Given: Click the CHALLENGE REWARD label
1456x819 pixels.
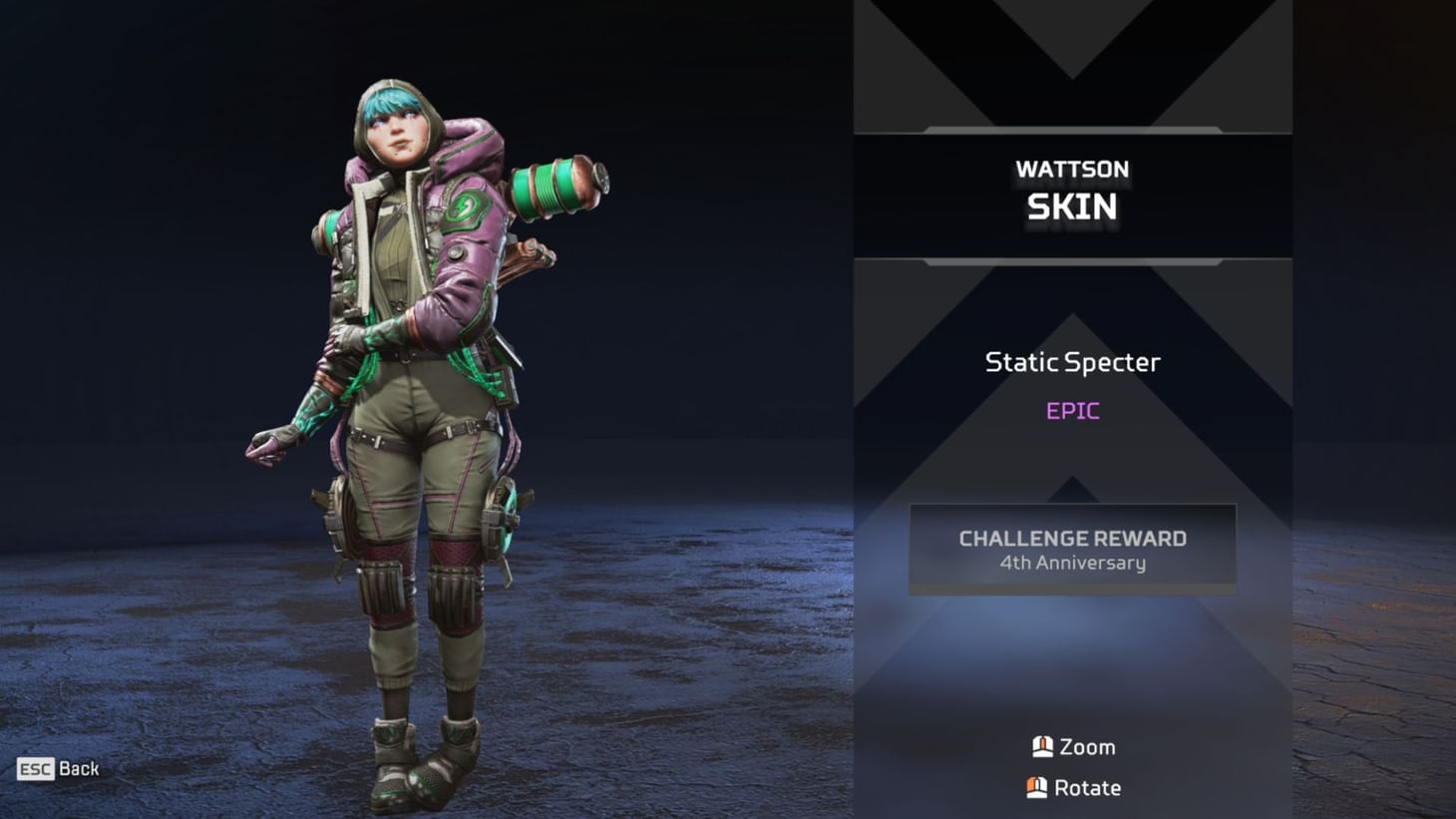Looking at the screenshot, I should (x=1072, y=539).
